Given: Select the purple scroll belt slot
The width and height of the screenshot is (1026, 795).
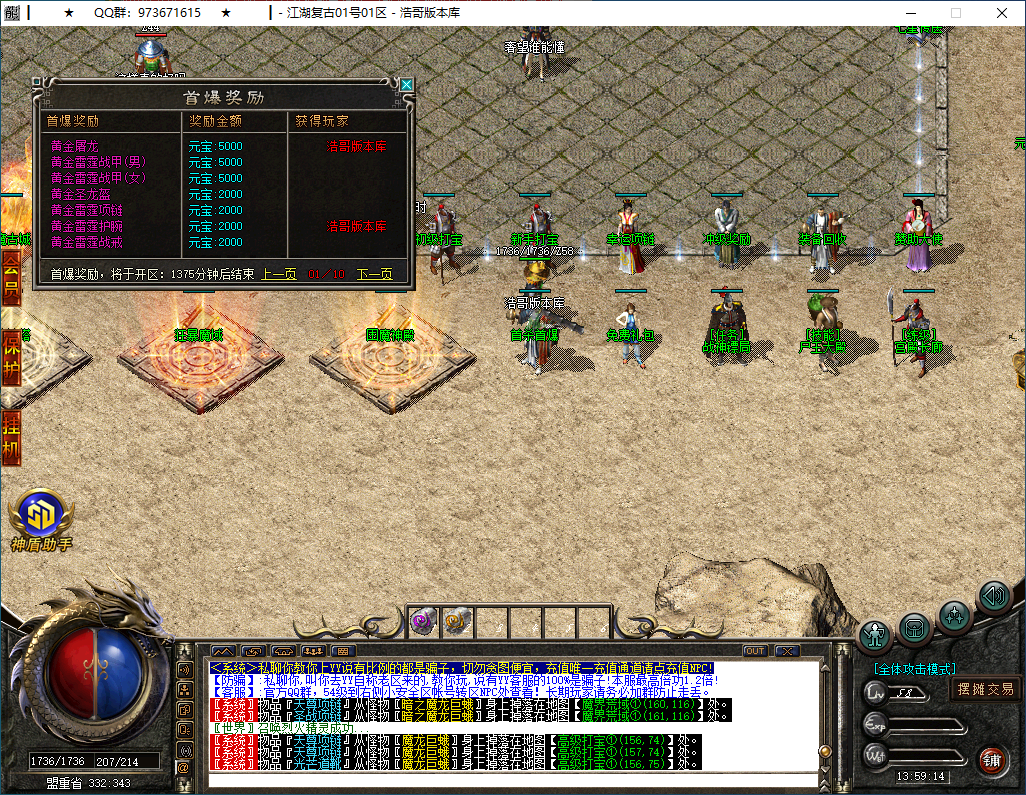Looking at the screenshot, I should (421, 622).
